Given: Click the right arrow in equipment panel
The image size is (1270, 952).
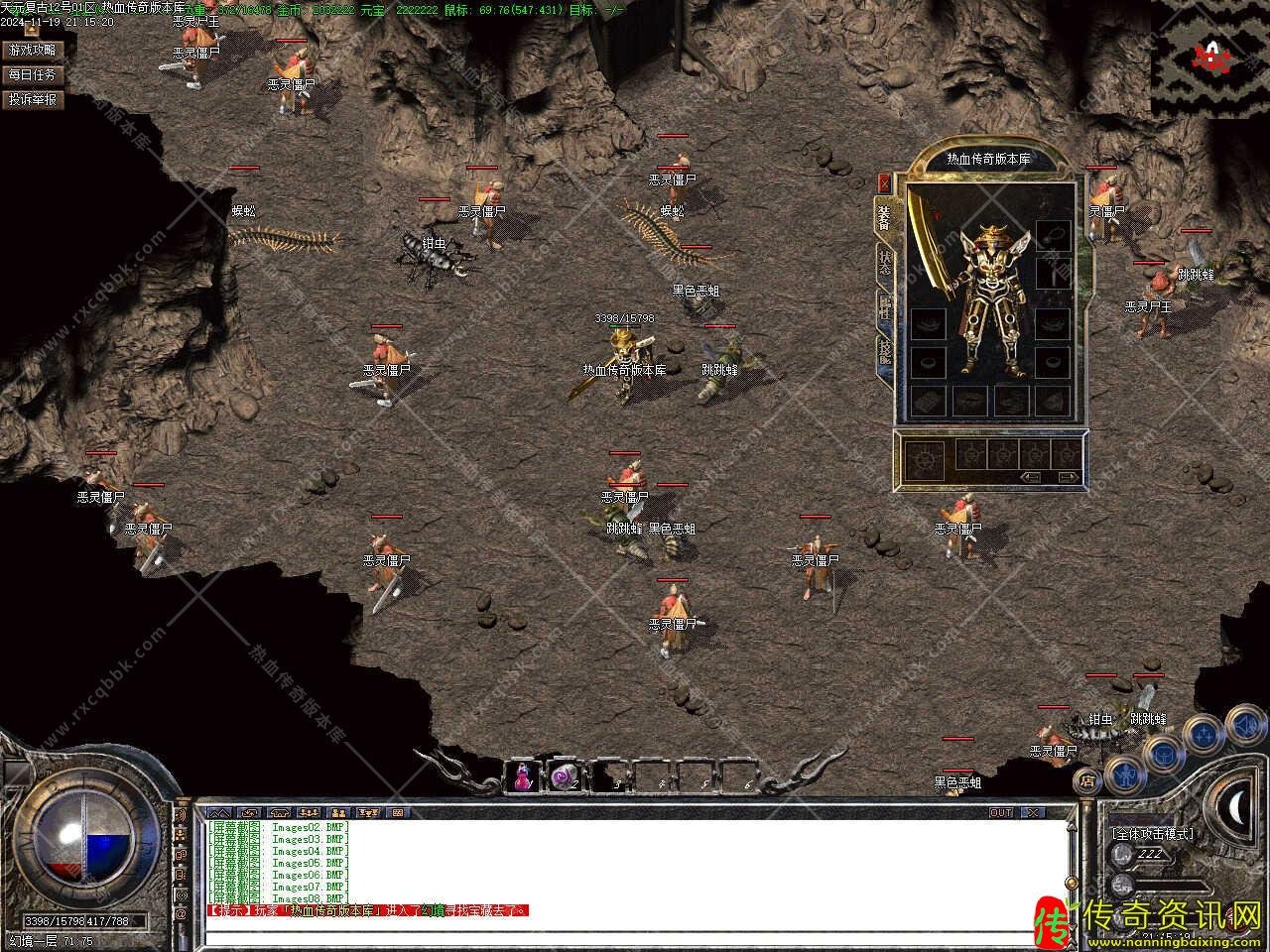Looking at the screenshot, I should tap(1068, 477).
